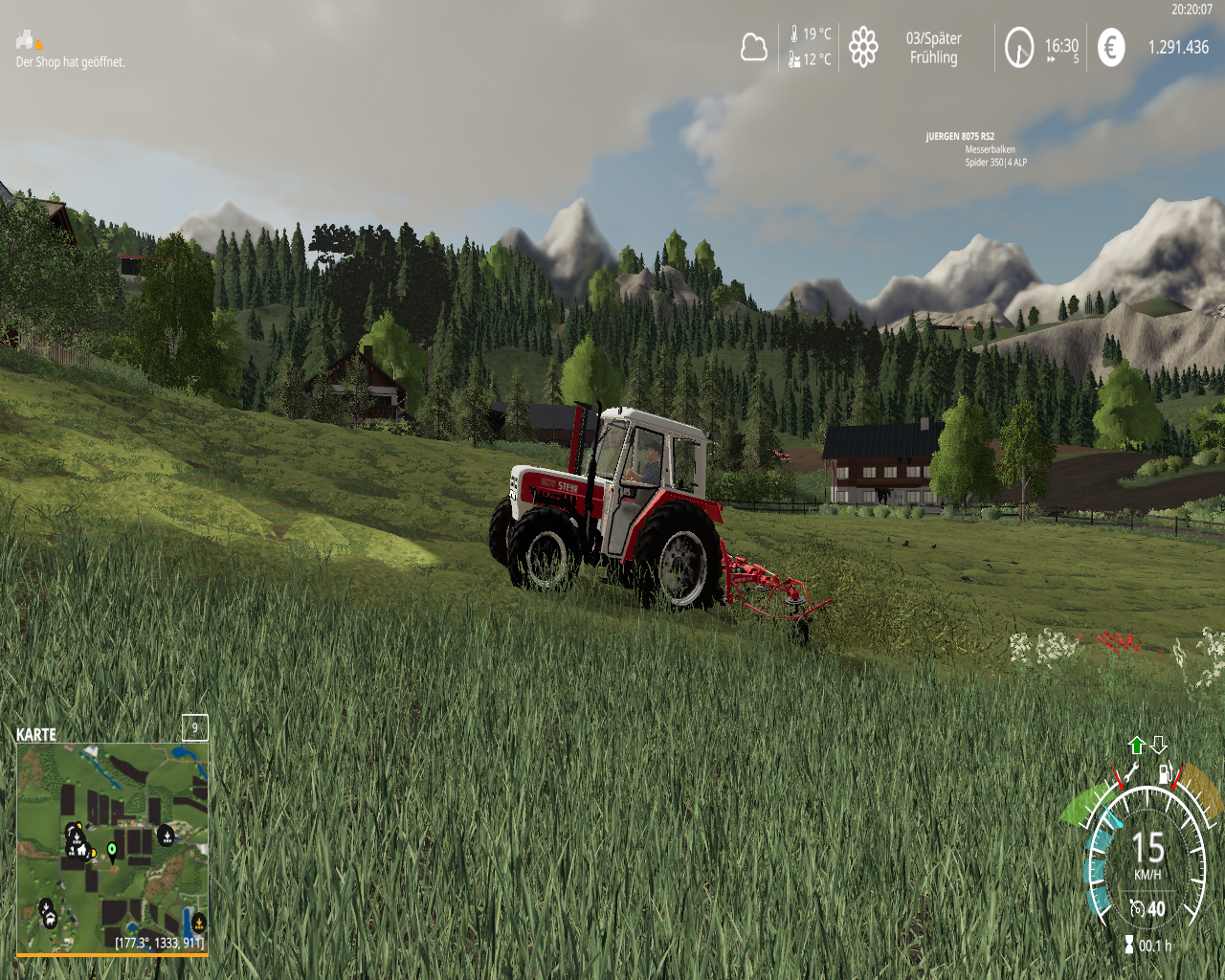
Task: Open the KARTE minimap
Action: click(112, 848)
